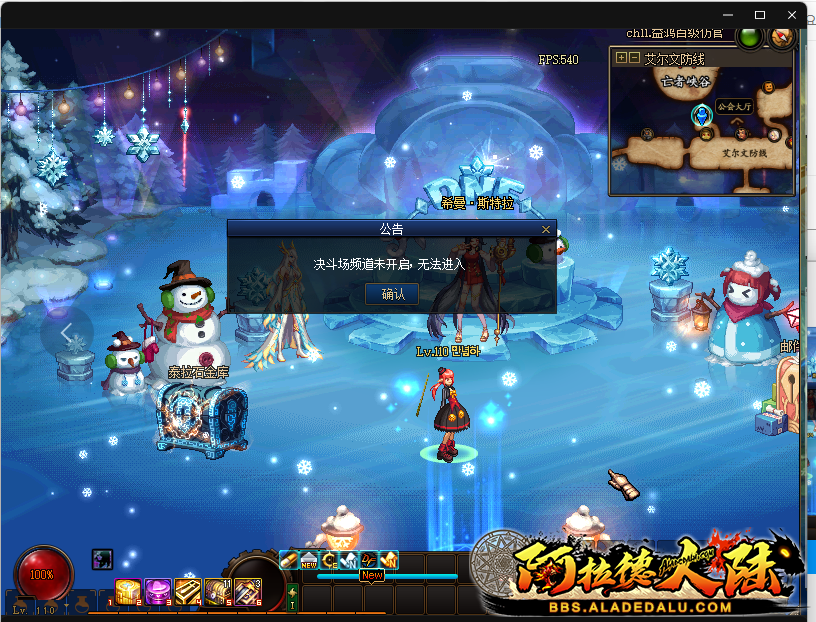Use the golden gift box in slot 1
Screen dimensions: 816x622
coord(127,592)
